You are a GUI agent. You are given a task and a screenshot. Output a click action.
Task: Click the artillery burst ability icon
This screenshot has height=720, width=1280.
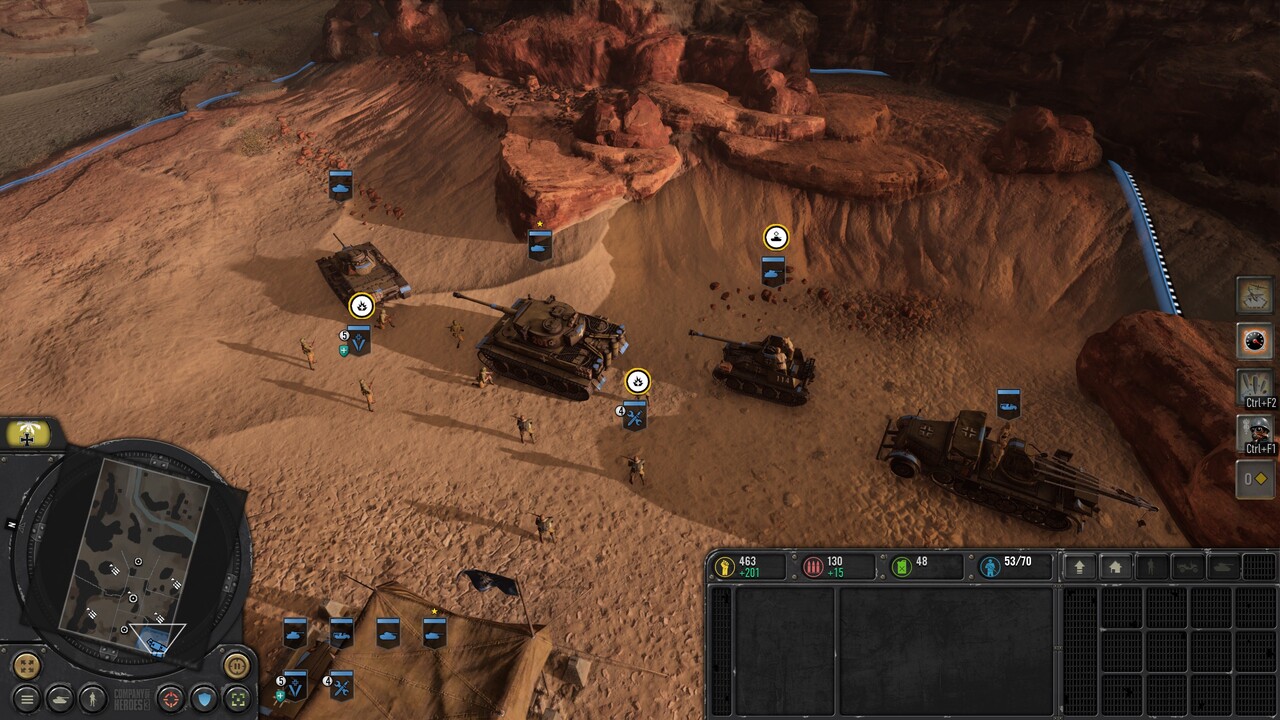tap(1255, 386)
